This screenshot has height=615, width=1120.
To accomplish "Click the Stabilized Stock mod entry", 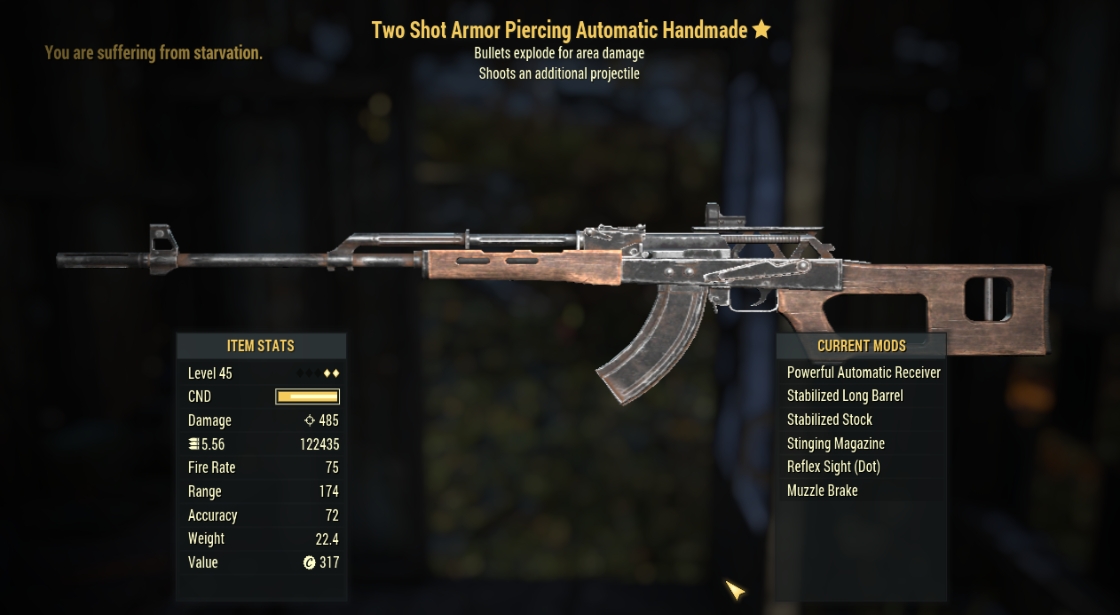I will [x=829, y=420].
